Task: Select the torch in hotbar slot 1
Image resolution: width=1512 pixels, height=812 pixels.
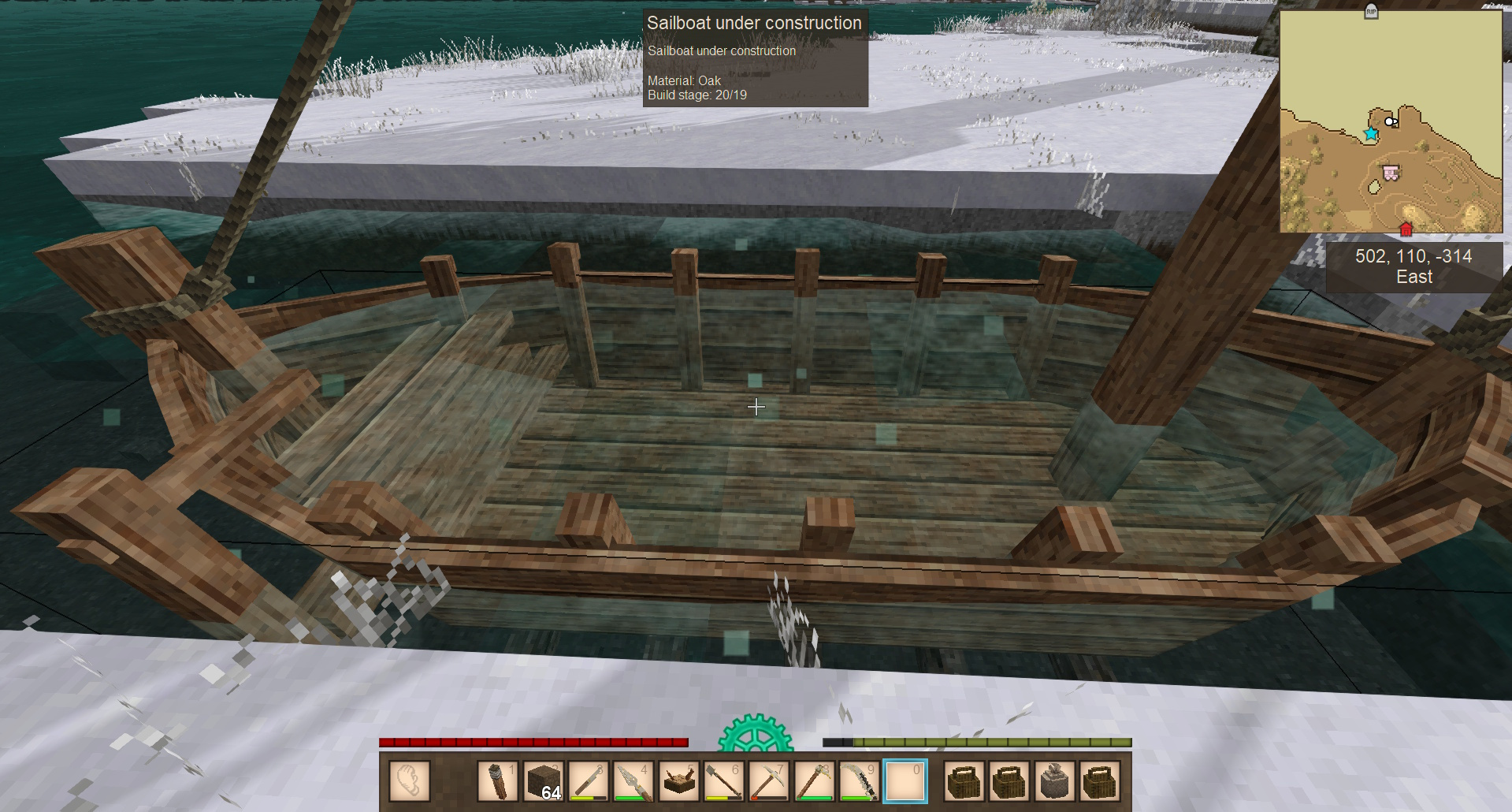Action: pyautogui.click(x=498, y=780)
